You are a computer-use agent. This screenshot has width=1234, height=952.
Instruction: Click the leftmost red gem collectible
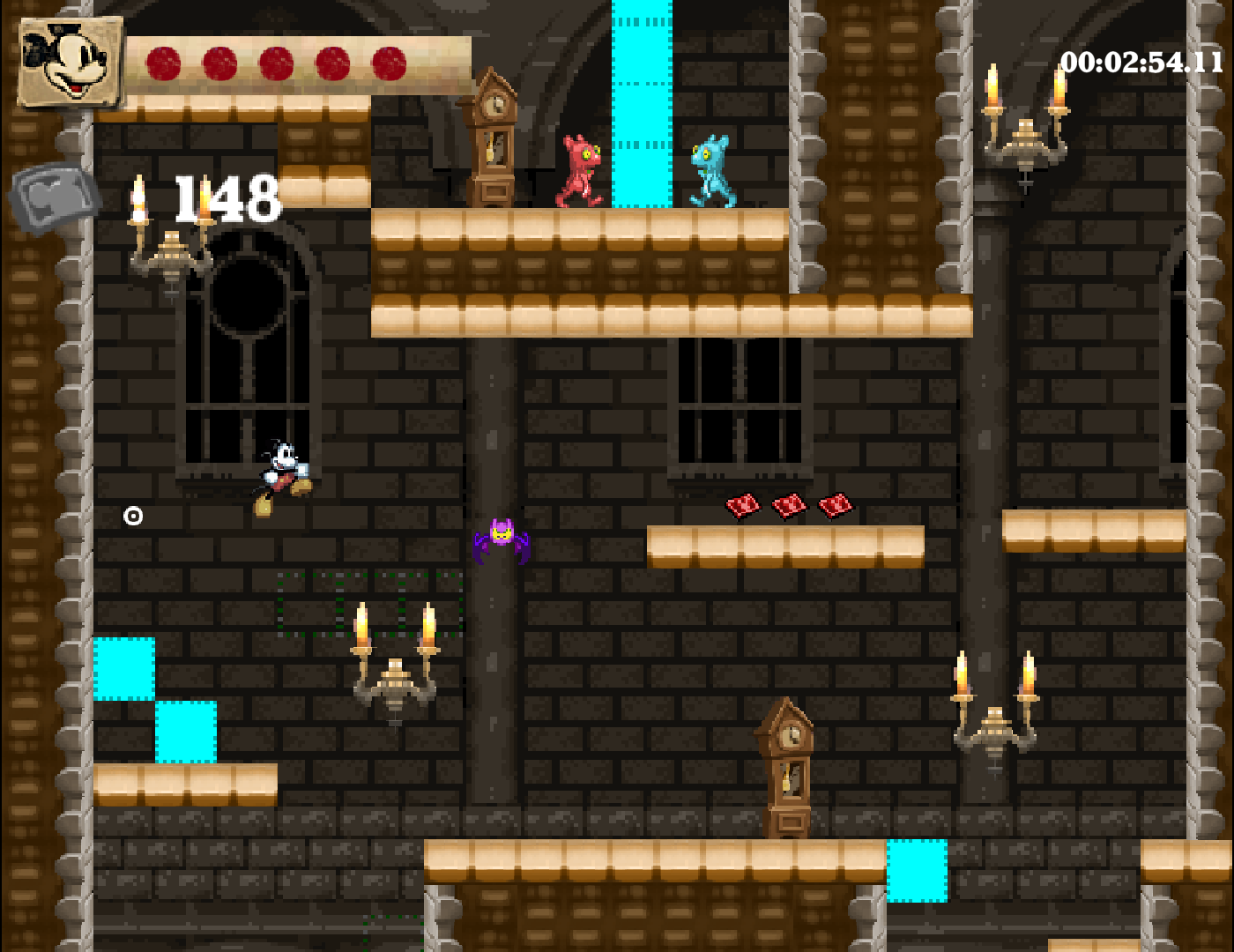click(743, 507)
